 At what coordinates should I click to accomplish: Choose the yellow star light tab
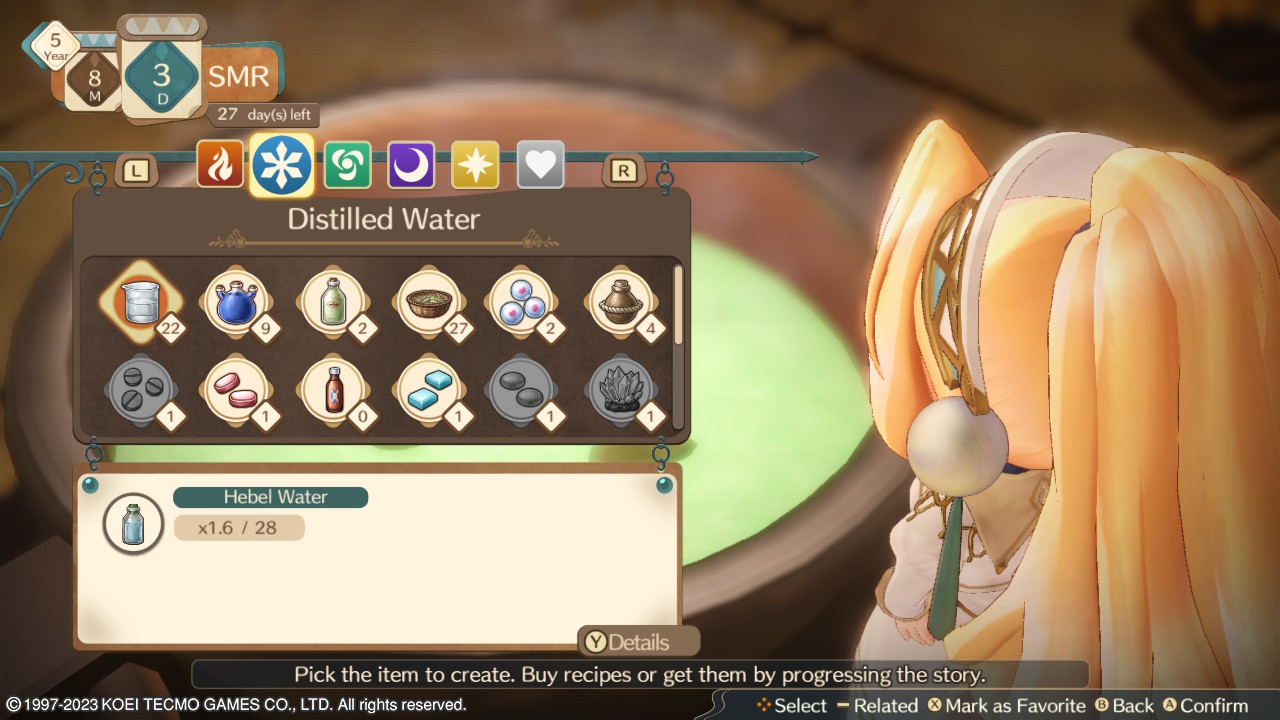[475, 165]
